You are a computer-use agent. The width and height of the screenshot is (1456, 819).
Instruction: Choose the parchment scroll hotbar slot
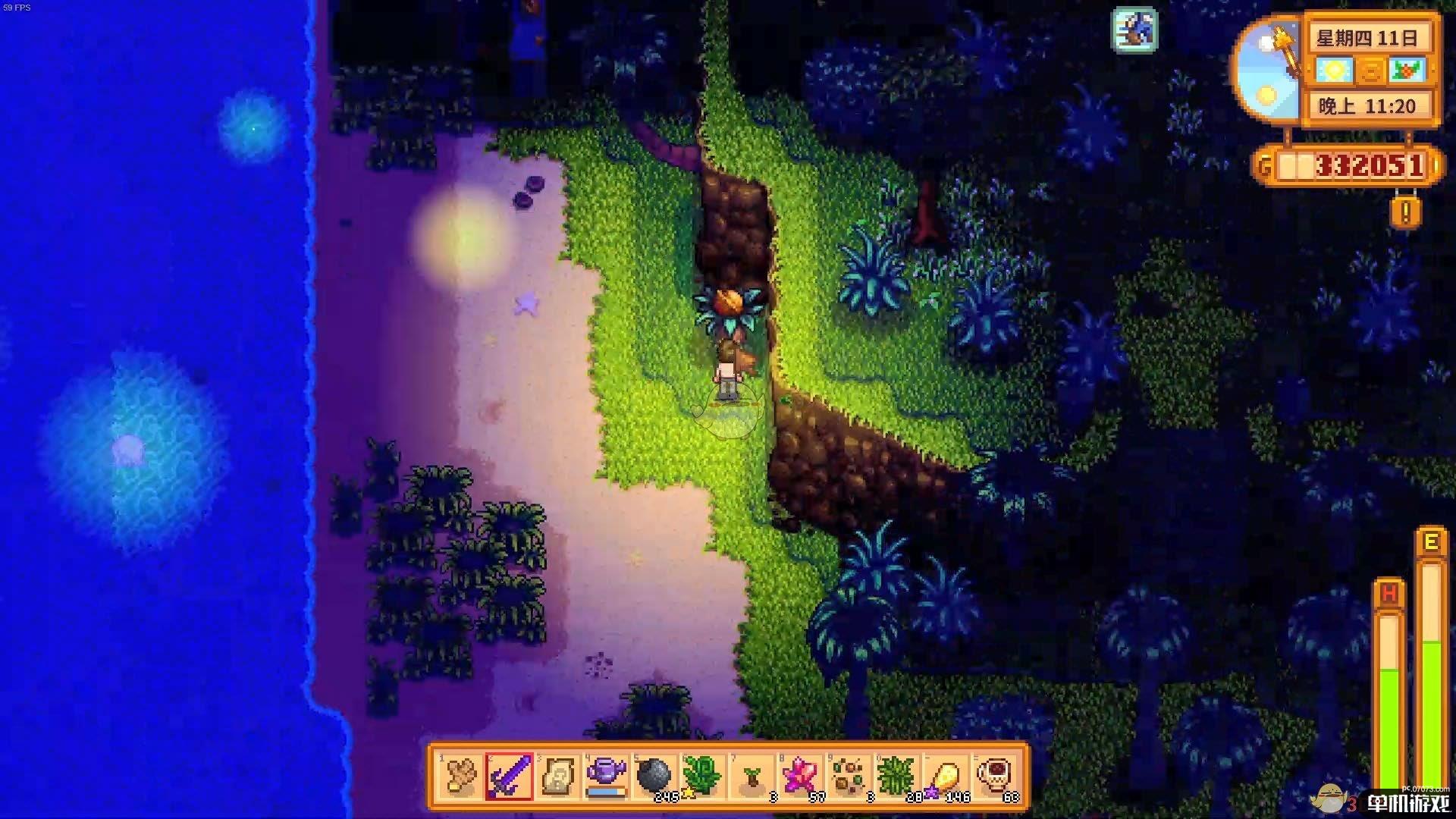point(557,777)
